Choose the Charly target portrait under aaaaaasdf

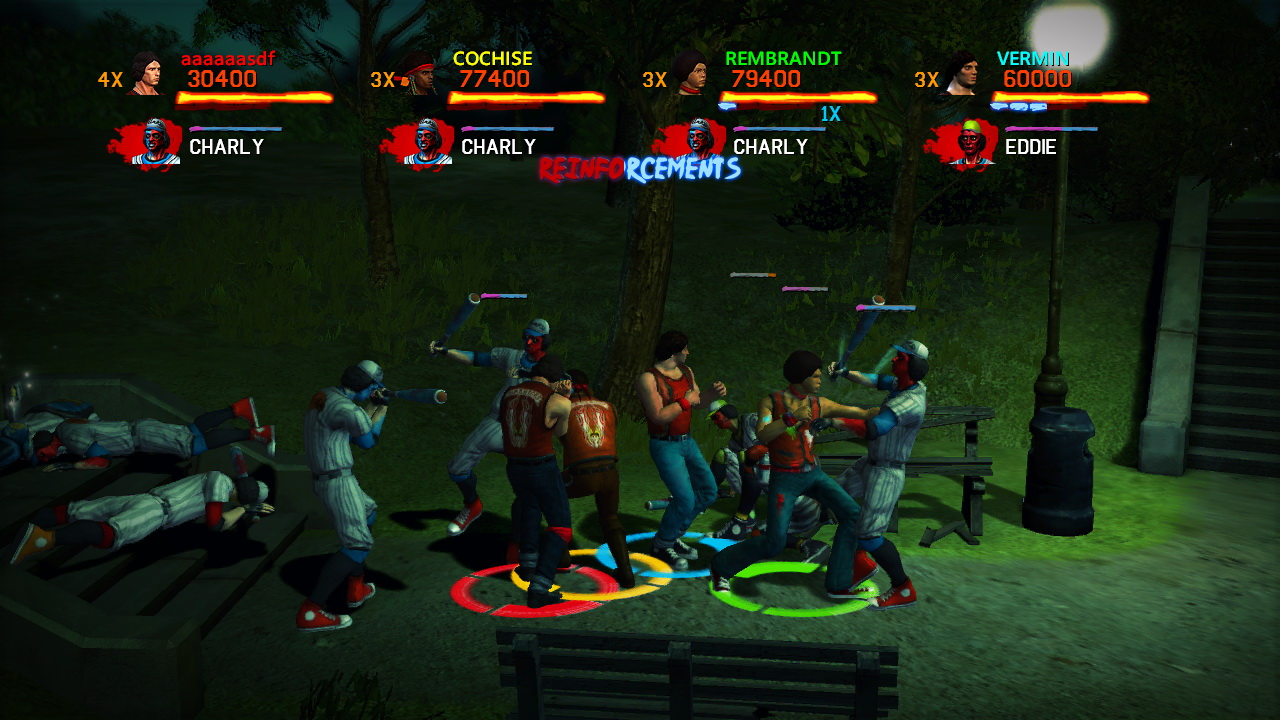[x=154, y=143]
